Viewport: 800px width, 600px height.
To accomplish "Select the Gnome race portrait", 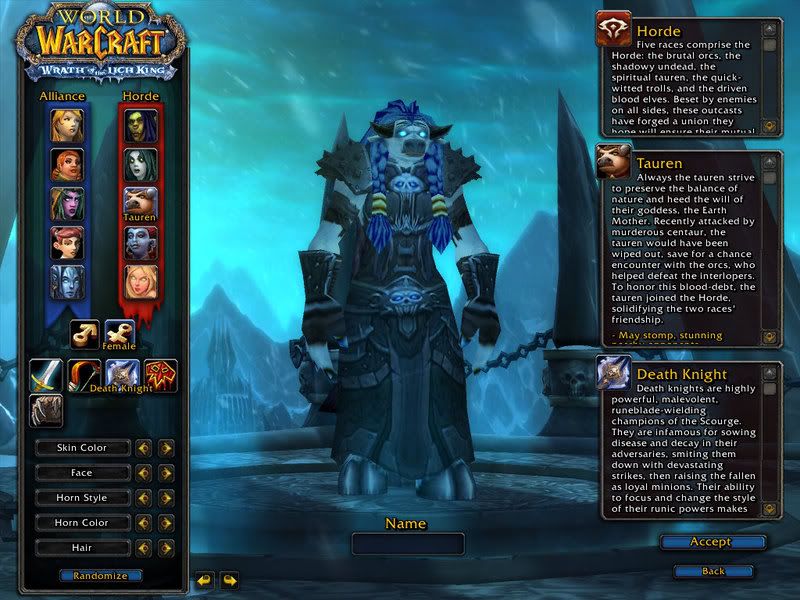I will pos(67,242).
